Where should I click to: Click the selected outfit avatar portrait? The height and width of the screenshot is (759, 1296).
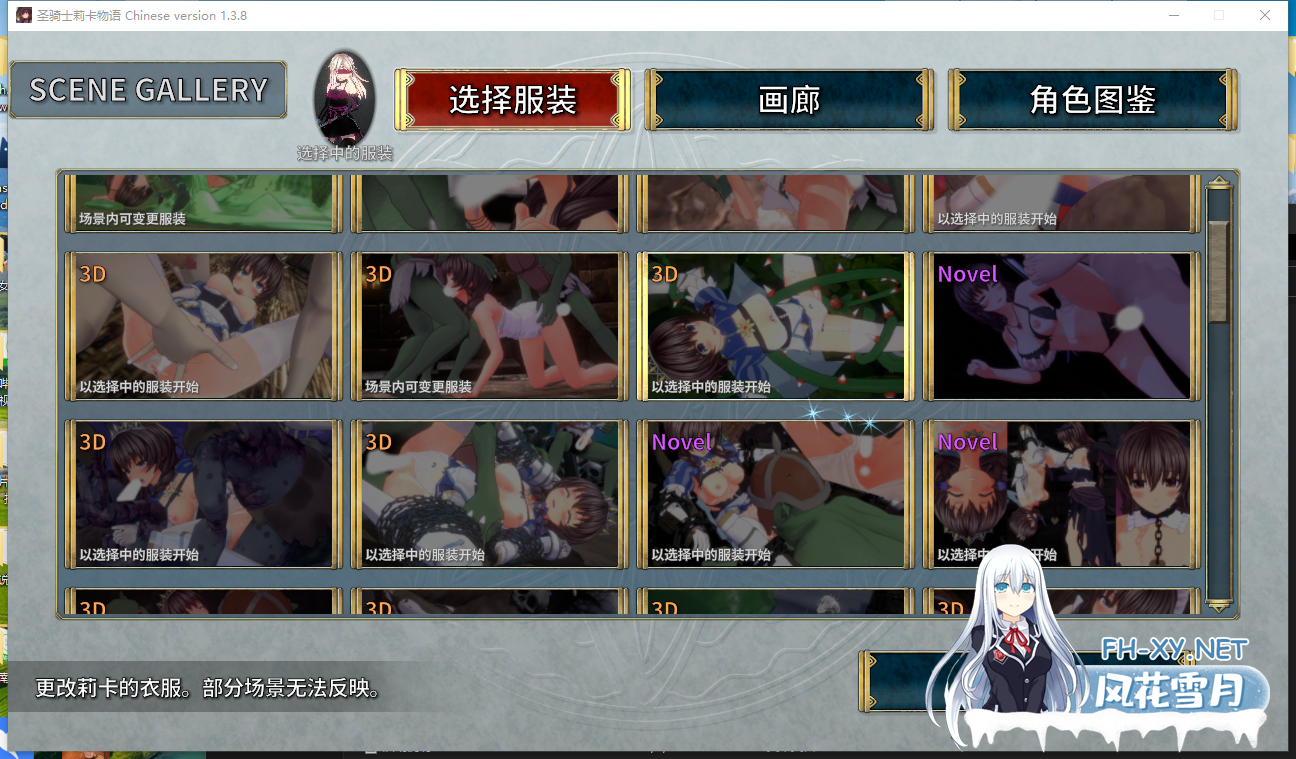[345, 95]
